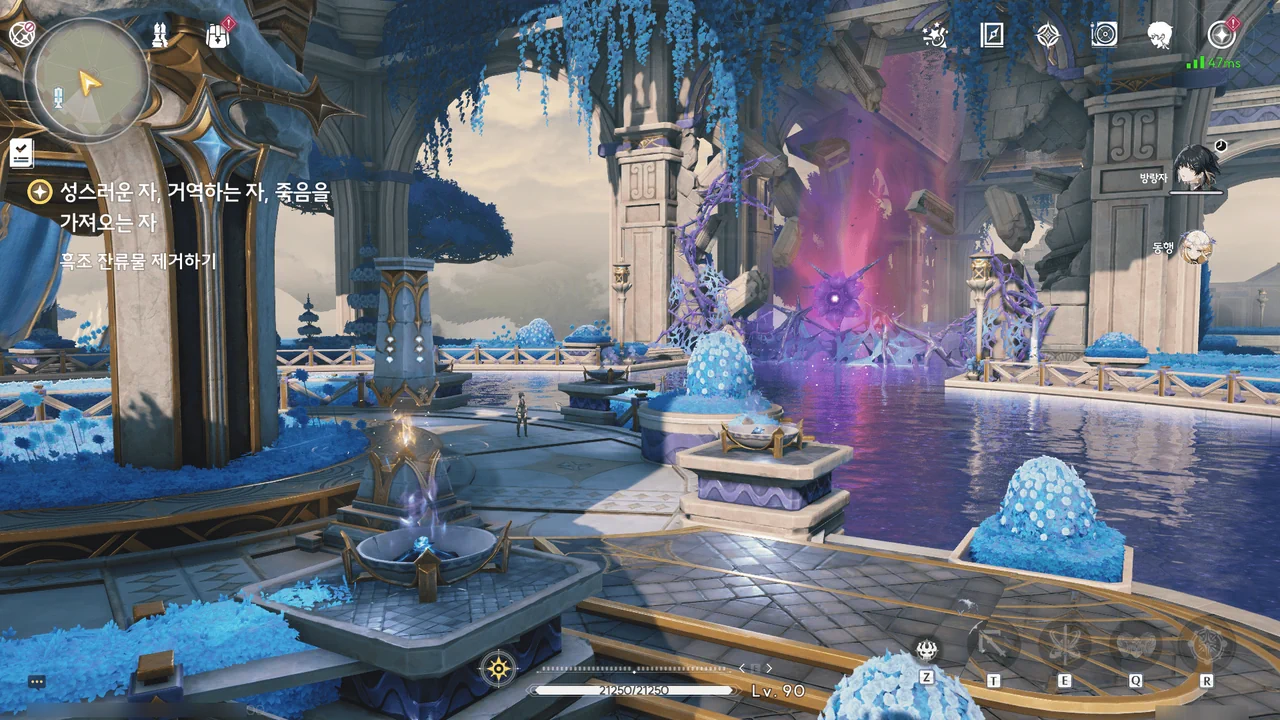Viewport: 1280px width, 720px height.
Task: Select the 방랑자 party member portrait
Action: 1196,168
